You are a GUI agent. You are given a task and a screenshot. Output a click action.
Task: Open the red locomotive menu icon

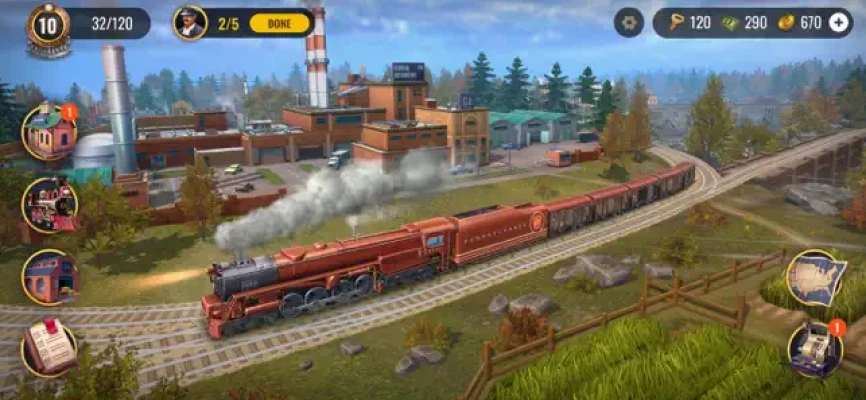(49, 204)
